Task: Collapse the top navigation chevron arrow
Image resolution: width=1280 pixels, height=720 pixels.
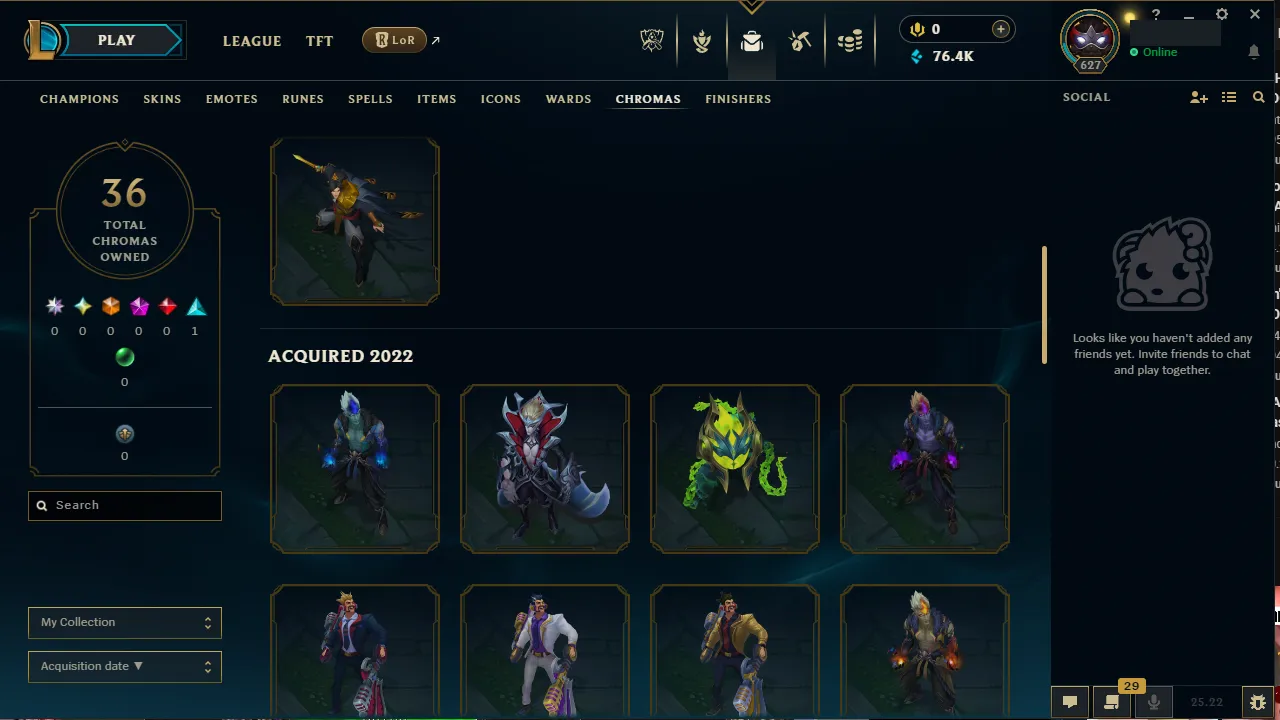Action: 751,6
